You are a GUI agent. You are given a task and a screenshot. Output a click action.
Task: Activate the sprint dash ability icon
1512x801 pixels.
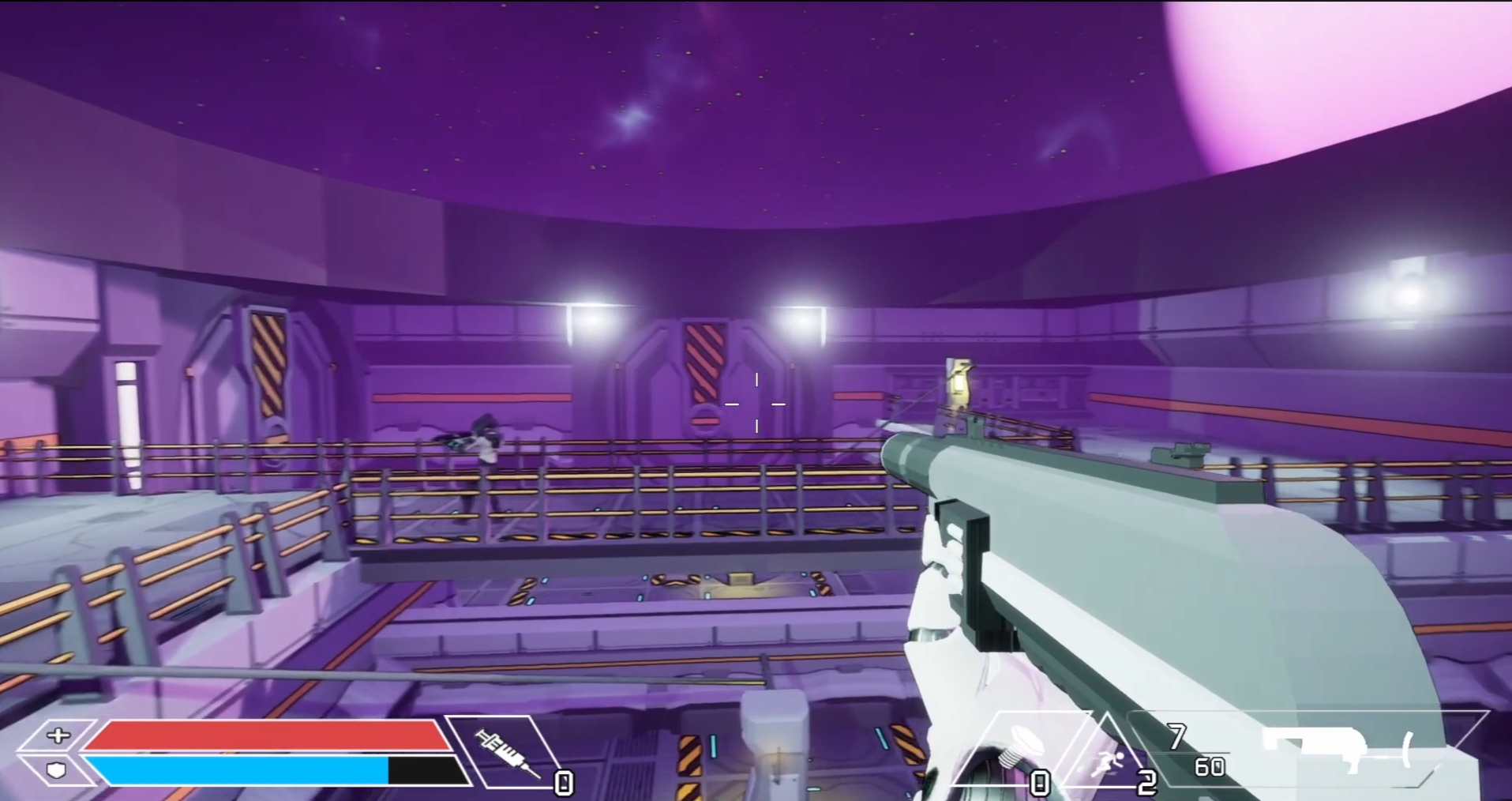click(1107, 761)
